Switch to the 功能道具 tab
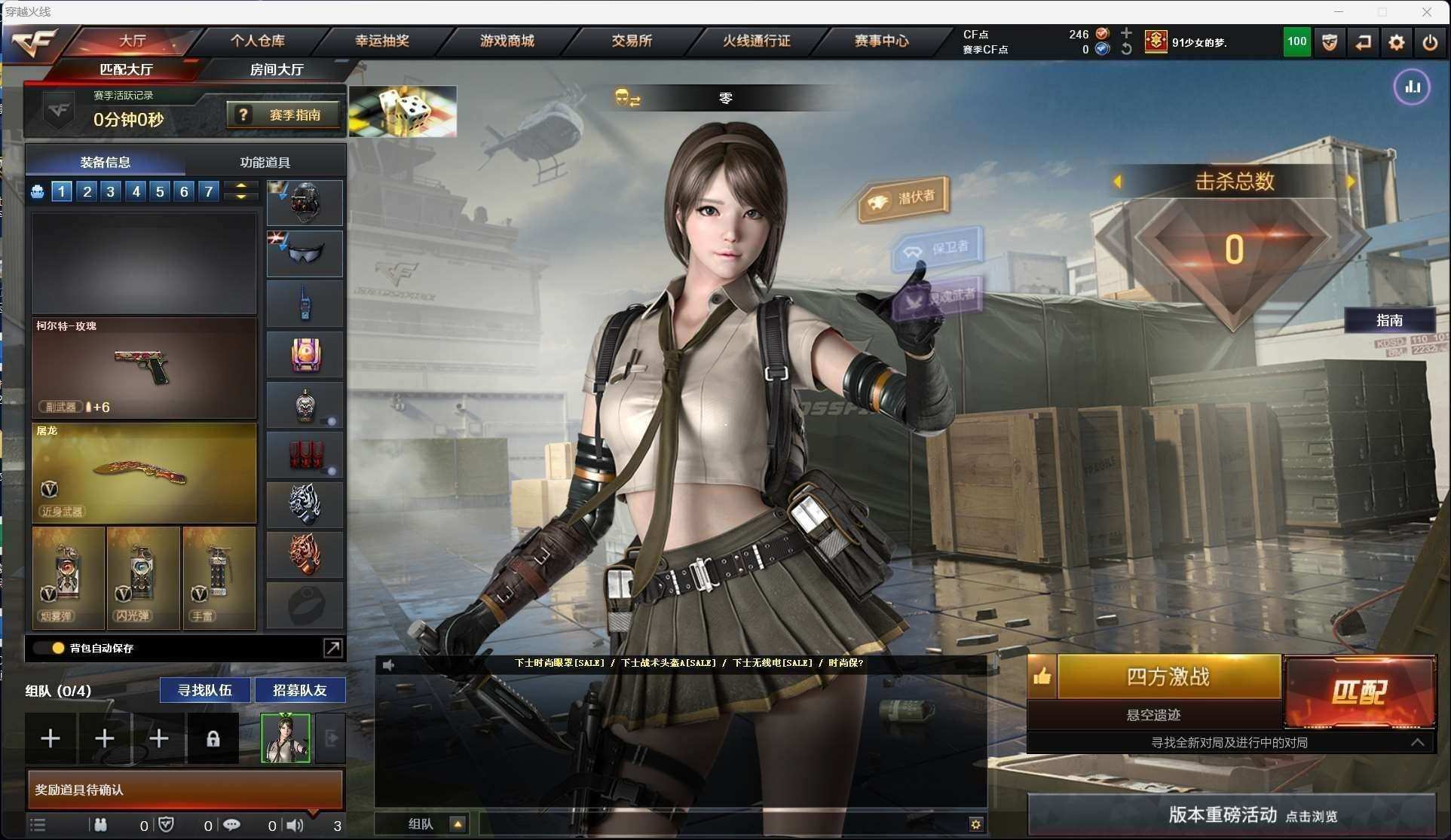 coord(265,162)
